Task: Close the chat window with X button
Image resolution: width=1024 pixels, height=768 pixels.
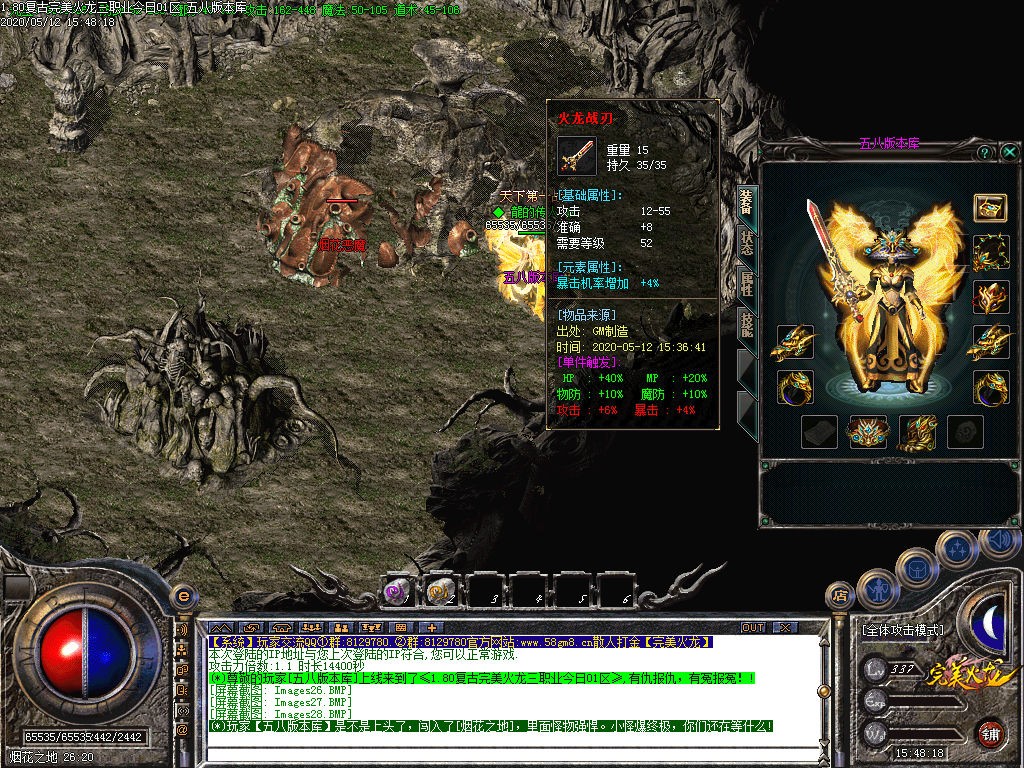Action: (x=785, y=627)
